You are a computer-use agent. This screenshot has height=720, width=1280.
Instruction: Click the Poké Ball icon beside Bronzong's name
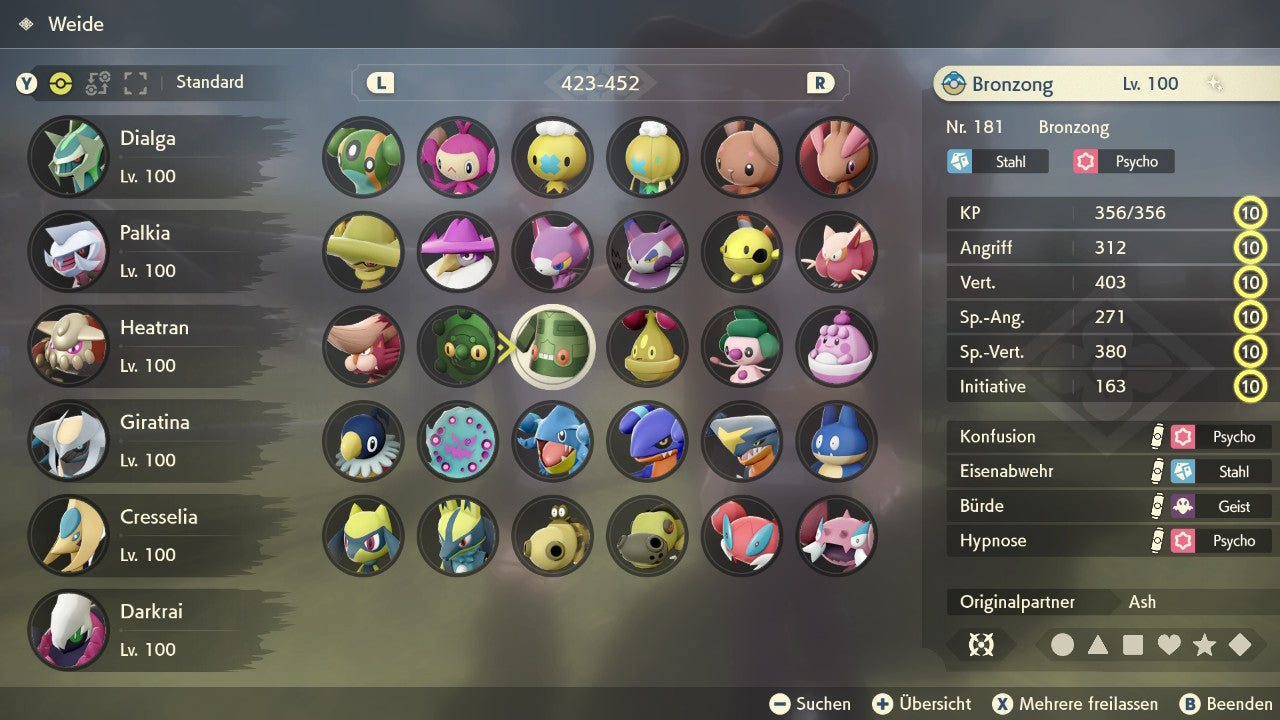click(952, 84)
